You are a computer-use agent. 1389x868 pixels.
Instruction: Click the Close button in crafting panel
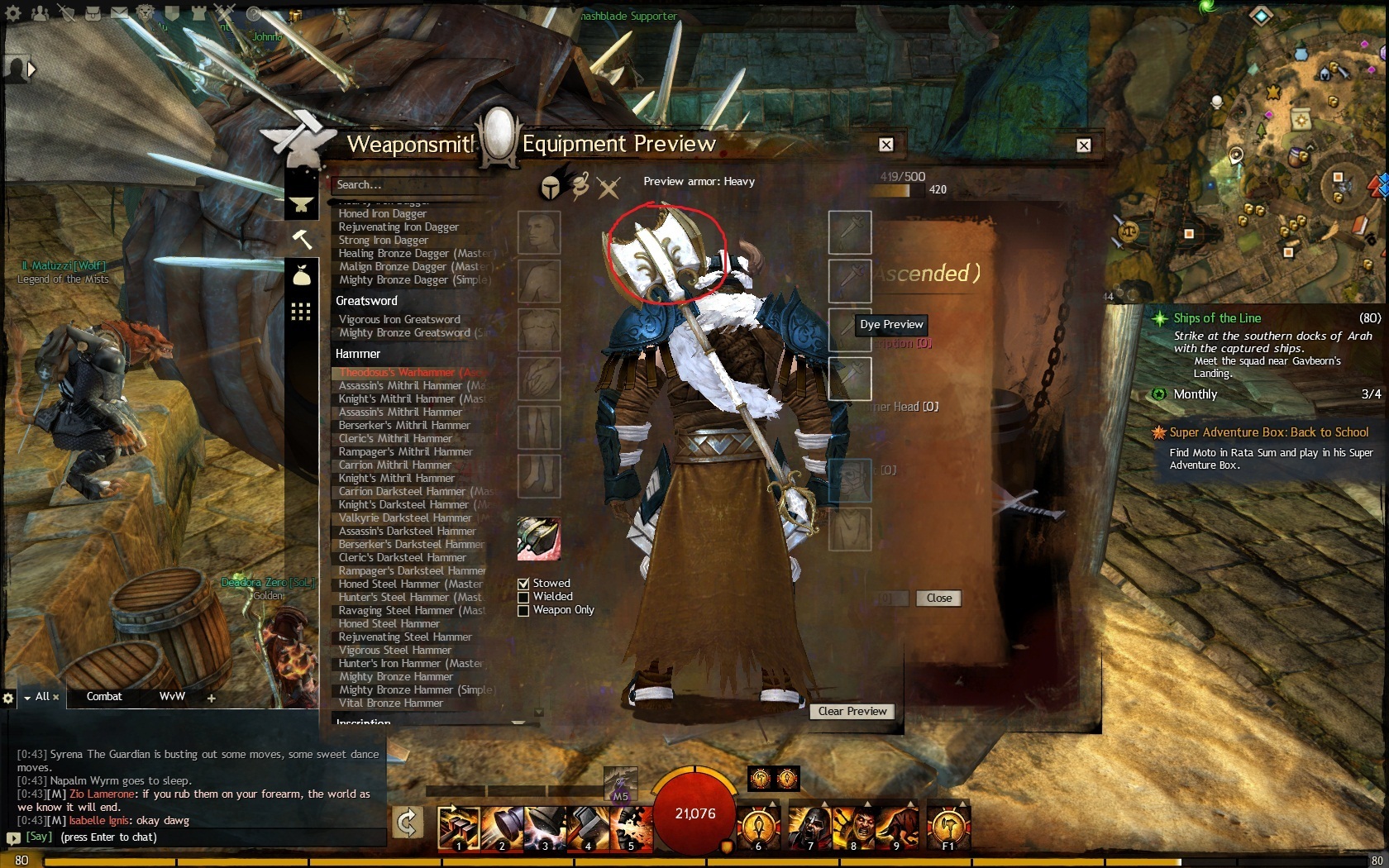[x=938, y=598]
